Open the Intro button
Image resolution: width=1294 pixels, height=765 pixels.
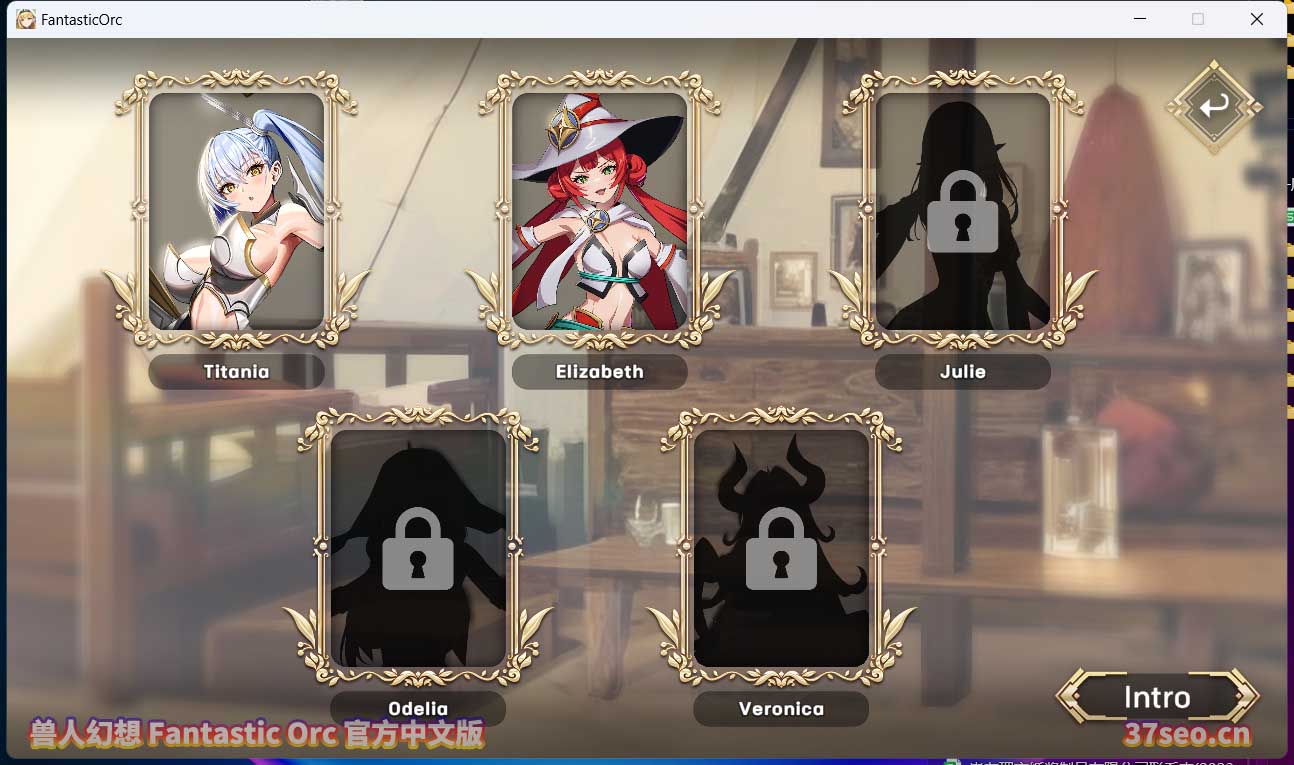tap(1157, 697)
